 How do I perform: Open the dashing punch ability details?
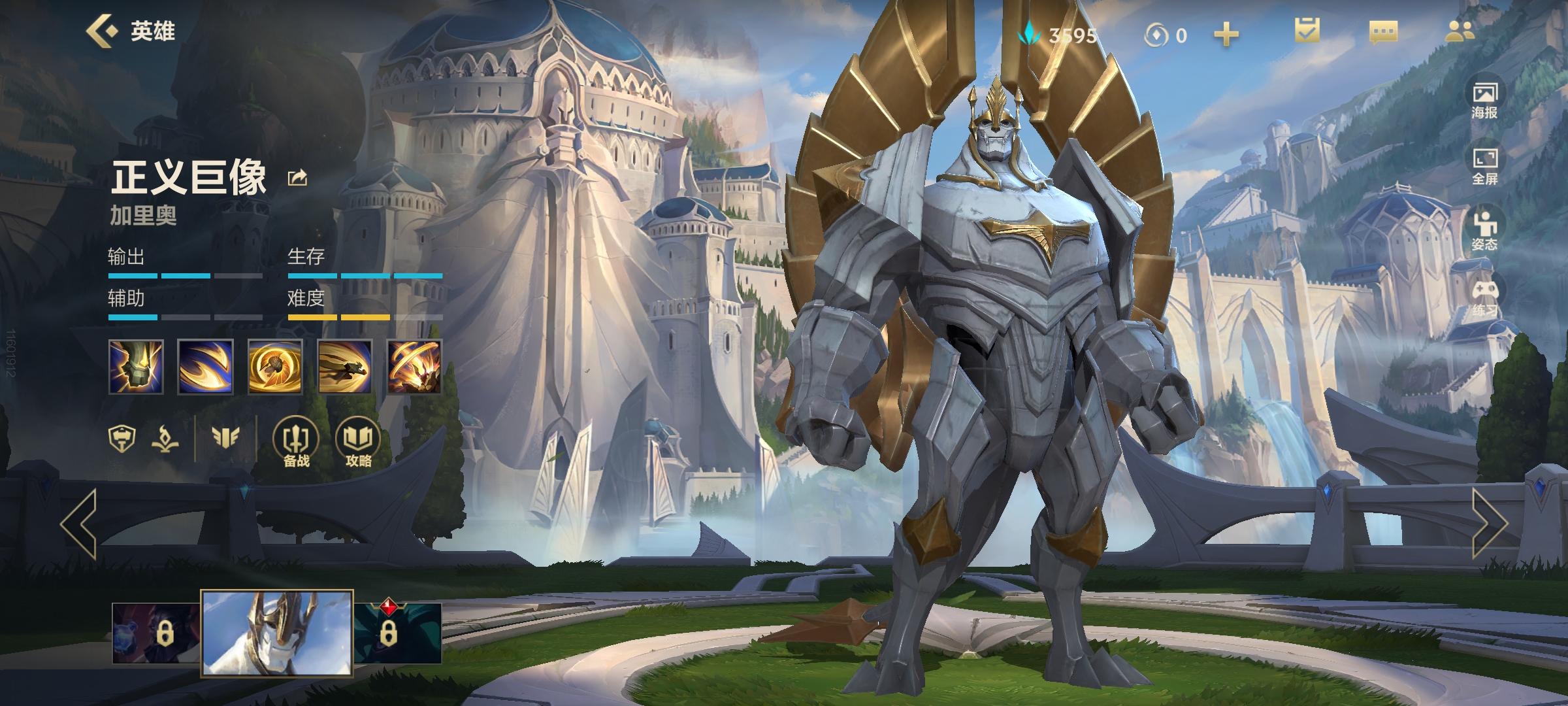[345, 367]
